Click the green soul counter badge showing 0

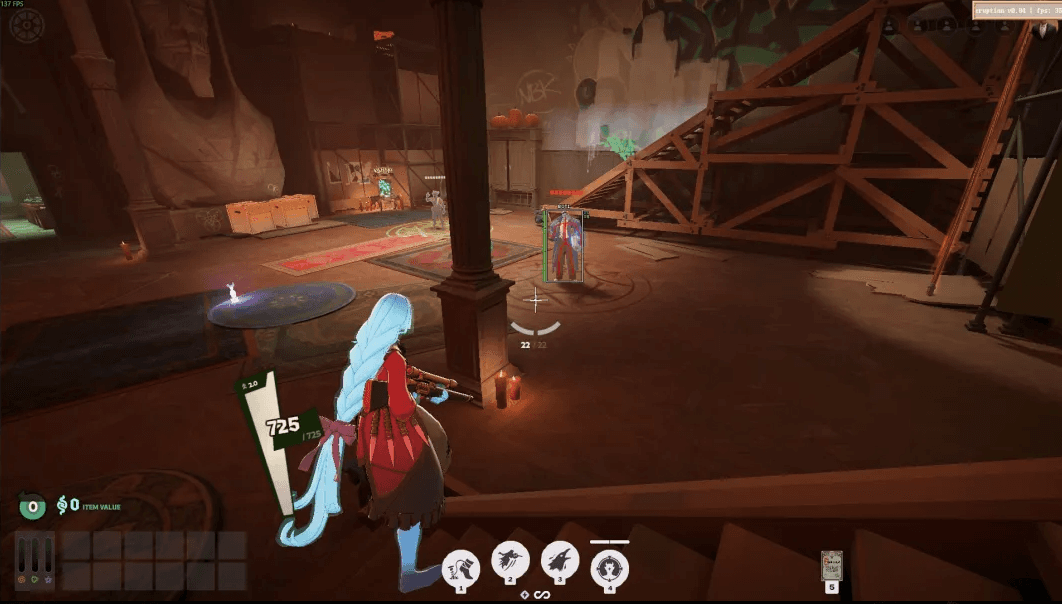[x=33, y=506]
